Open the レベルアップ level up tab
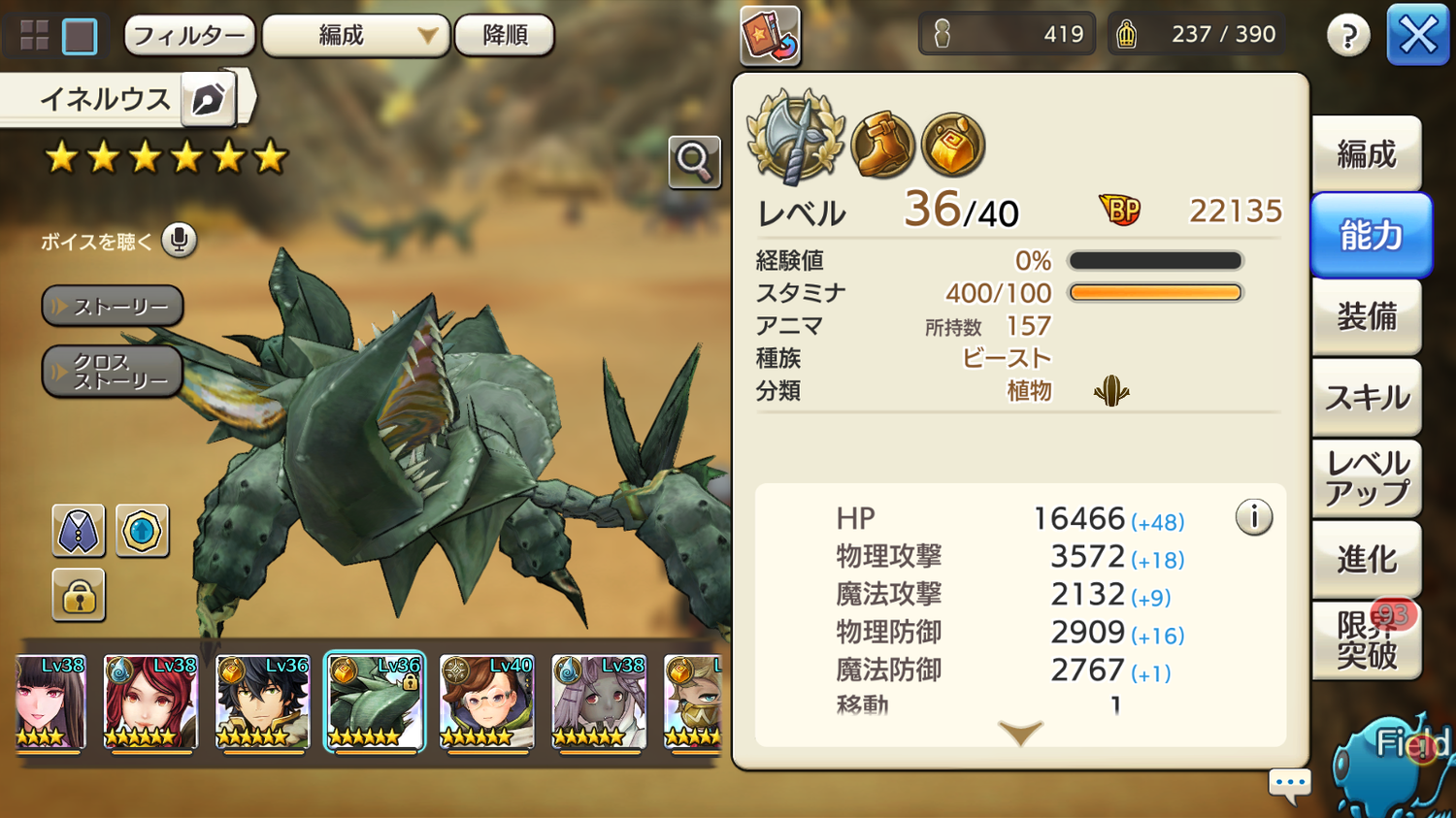Image resolution: width=1456 pixels, height=818 pixels. (x=1366, y=477)
